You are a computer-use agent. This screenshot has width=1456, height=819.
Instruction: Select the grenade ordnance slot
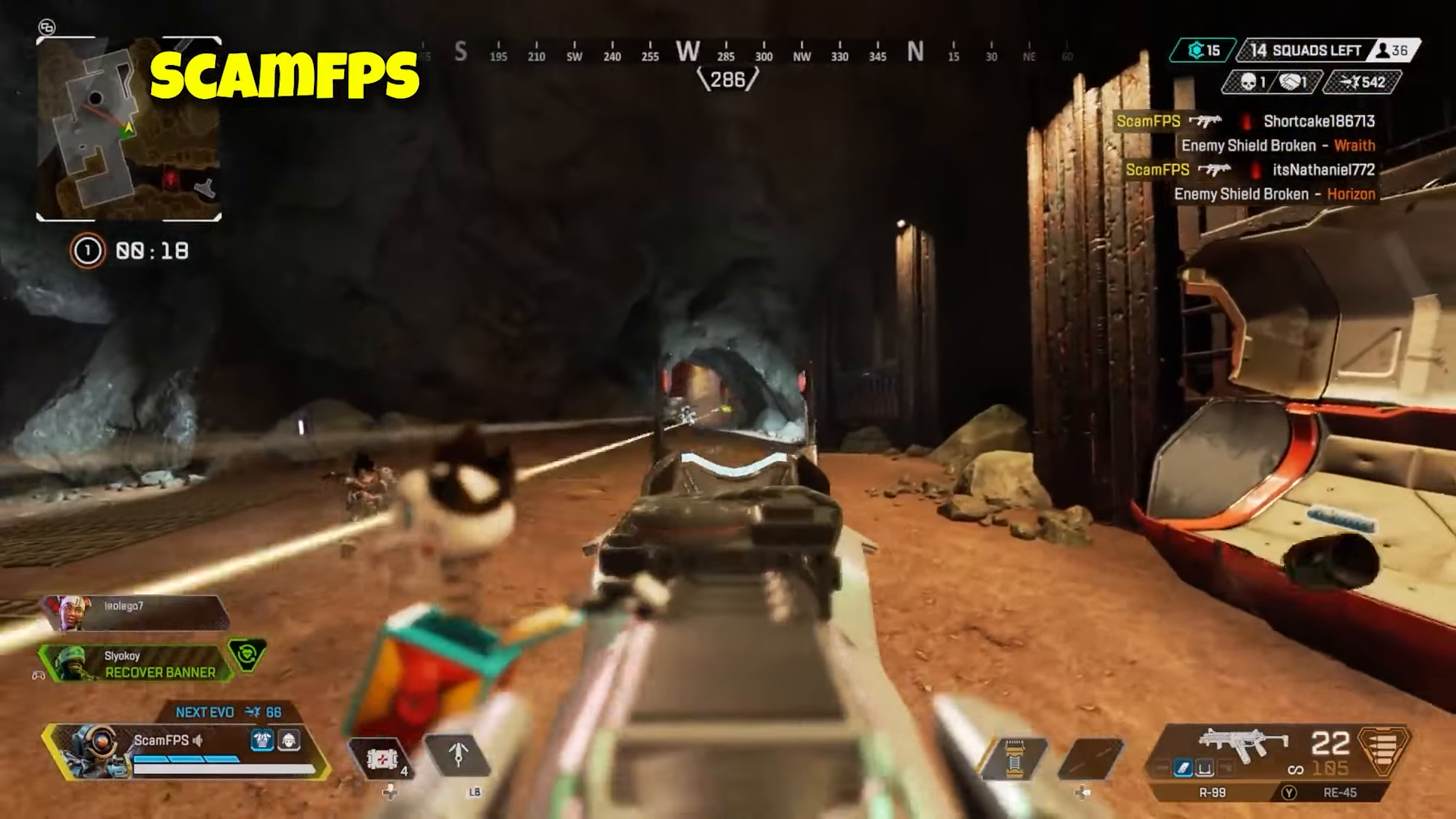pos(1091,758)
